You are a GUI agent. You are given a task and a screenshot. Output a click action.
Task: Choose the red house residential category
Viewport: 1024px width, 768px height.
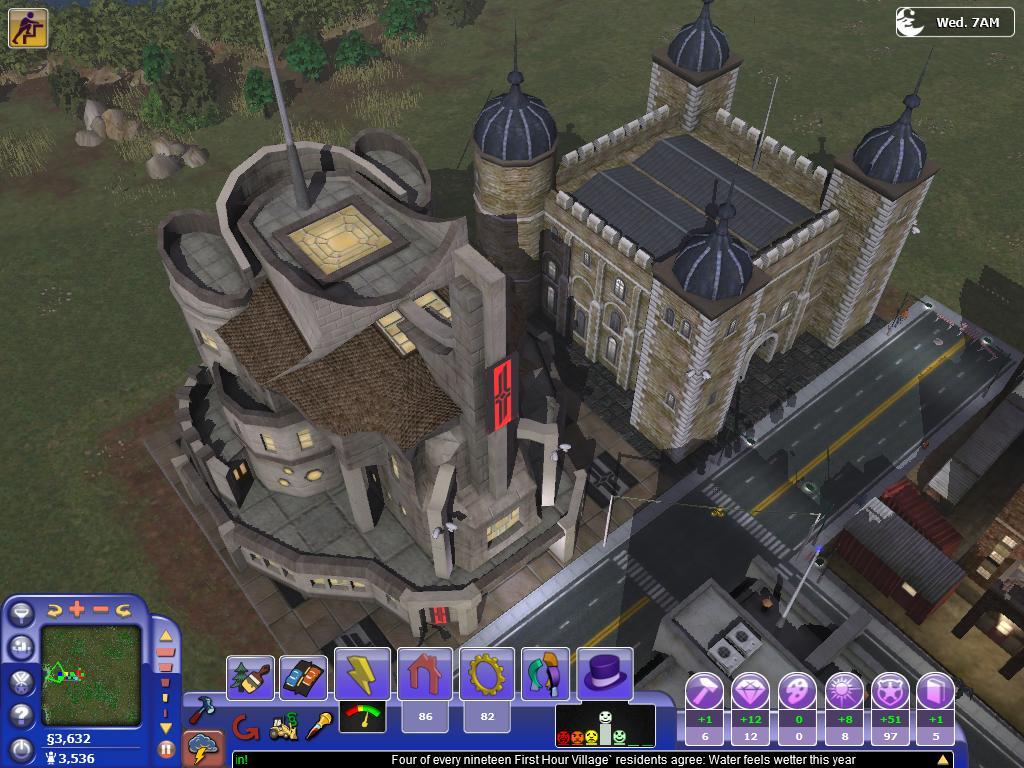425,673
